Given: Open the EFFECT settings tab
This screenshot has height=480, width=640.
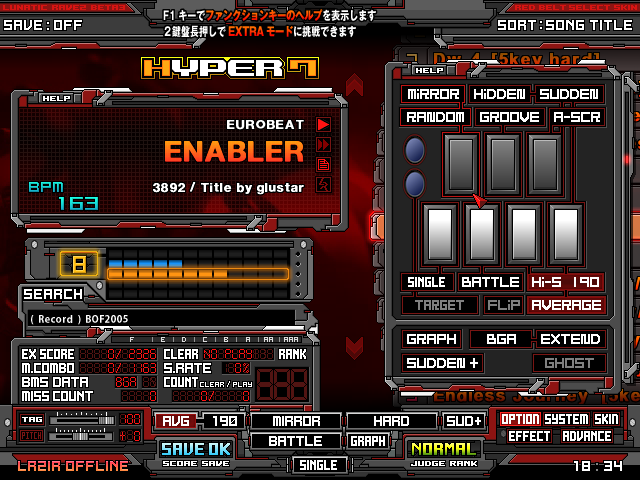Looking at the screenshot, I should click(529, 436).
